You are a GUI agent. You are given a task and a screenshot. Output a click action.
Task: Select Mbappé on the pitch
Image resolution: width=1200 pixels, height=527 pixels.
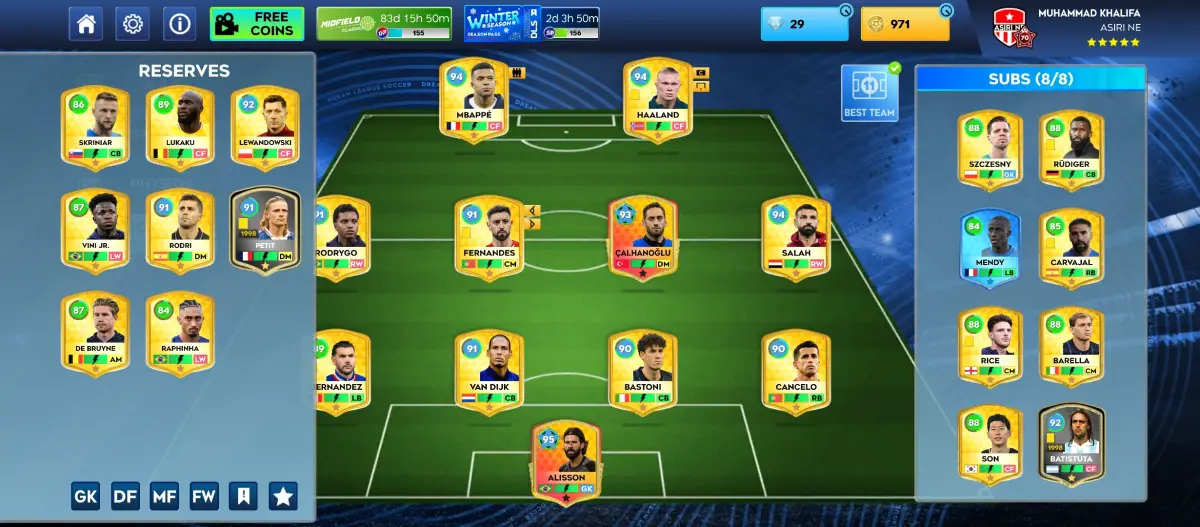click(x=474, y=100)
